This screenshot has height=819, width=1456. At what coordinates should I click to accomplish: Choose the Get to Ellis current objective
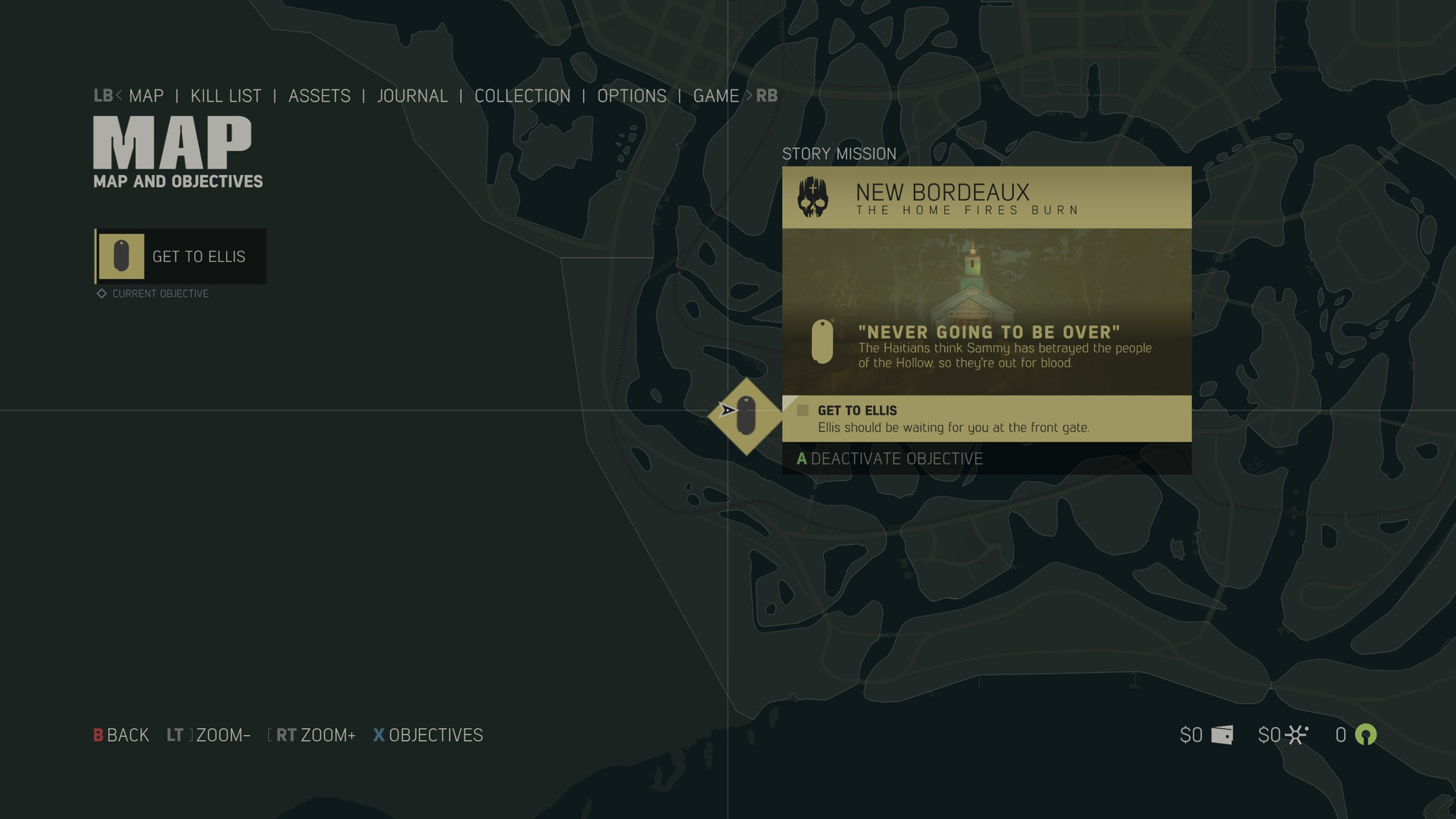[181, 257]
